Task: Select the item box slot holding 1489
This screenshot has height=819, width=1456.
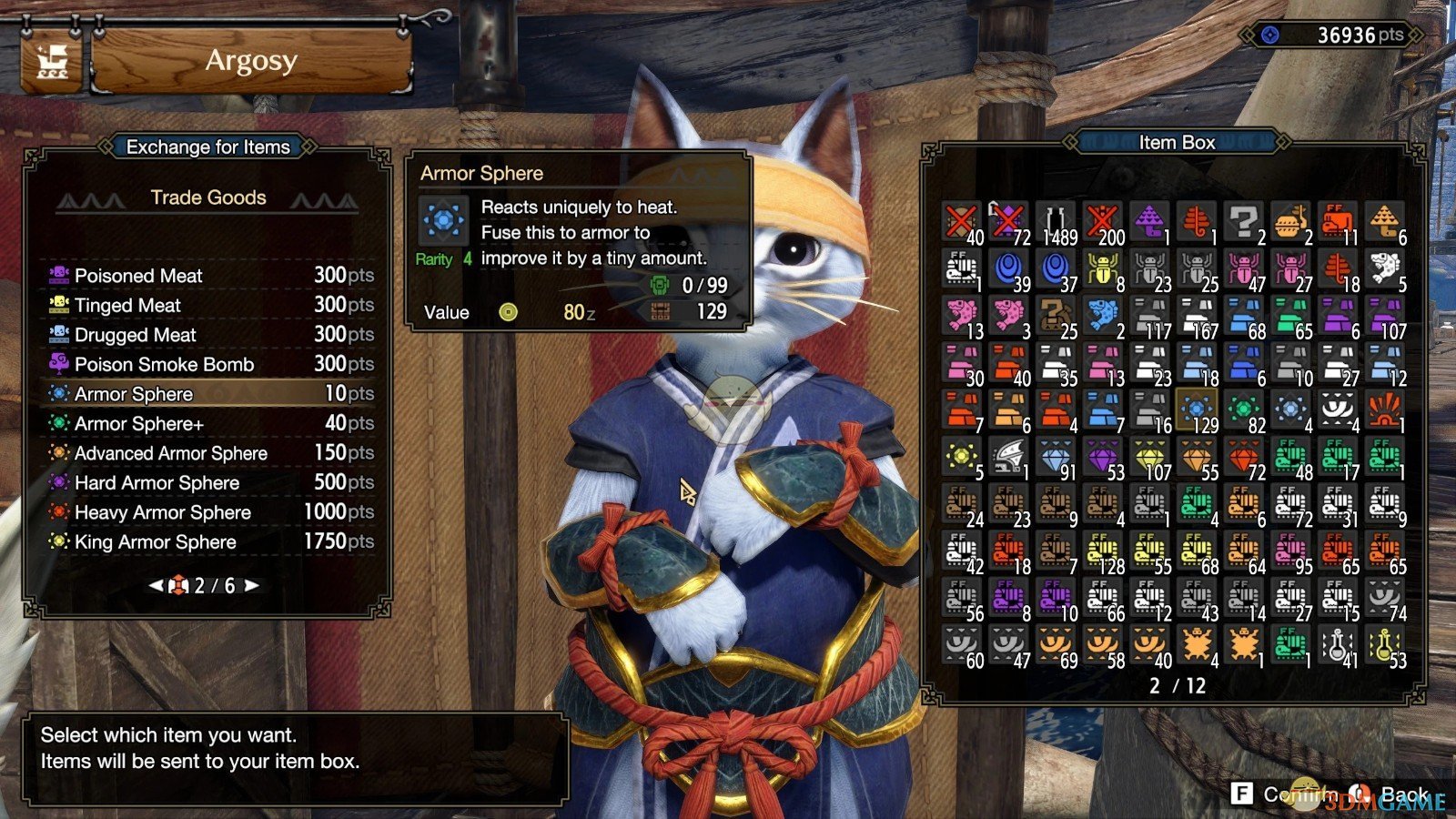Action: coord(1057,223)
